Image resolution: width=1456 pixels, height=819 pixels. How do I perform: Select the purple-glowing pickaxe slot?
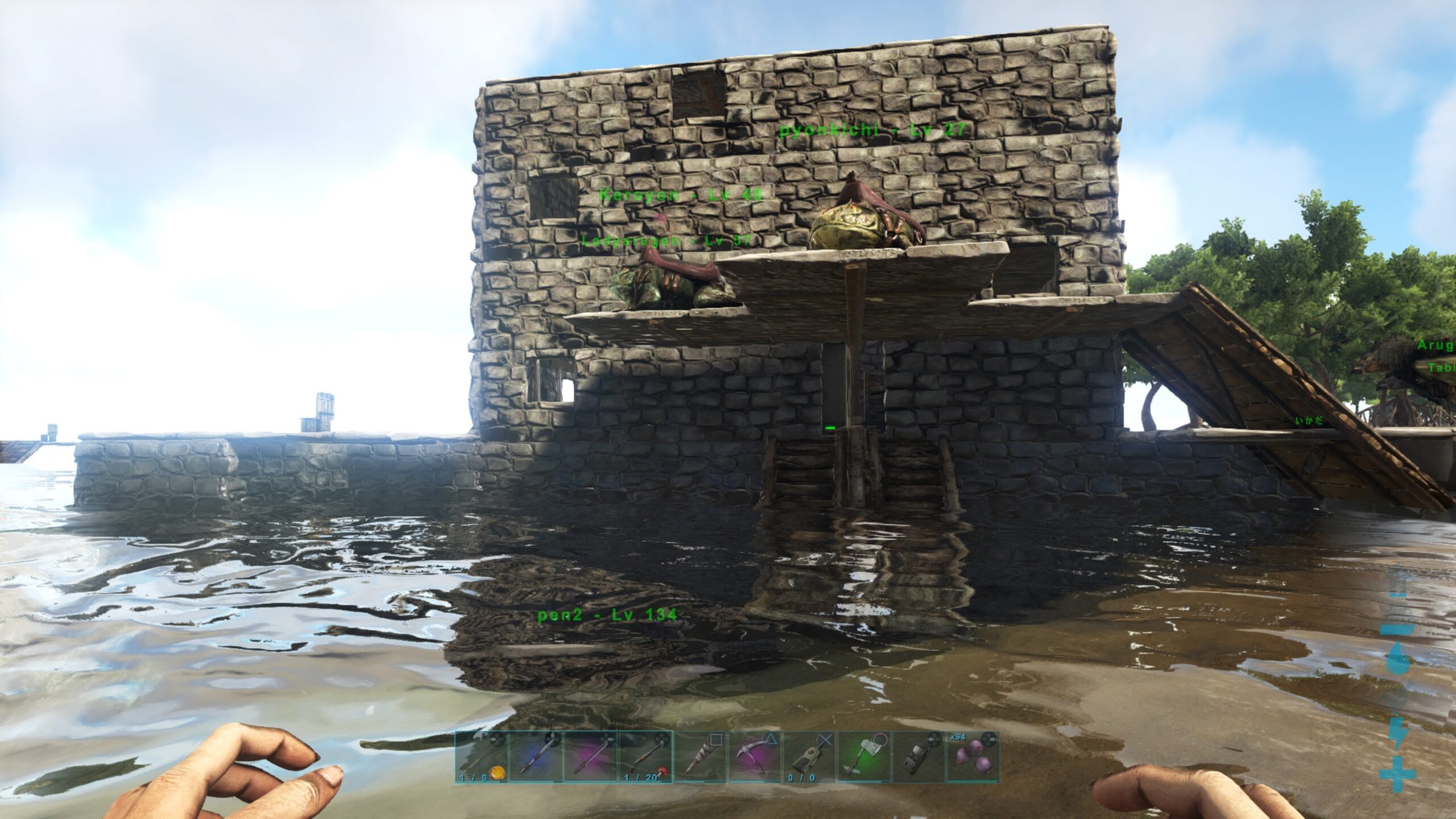tap(754, 757)
